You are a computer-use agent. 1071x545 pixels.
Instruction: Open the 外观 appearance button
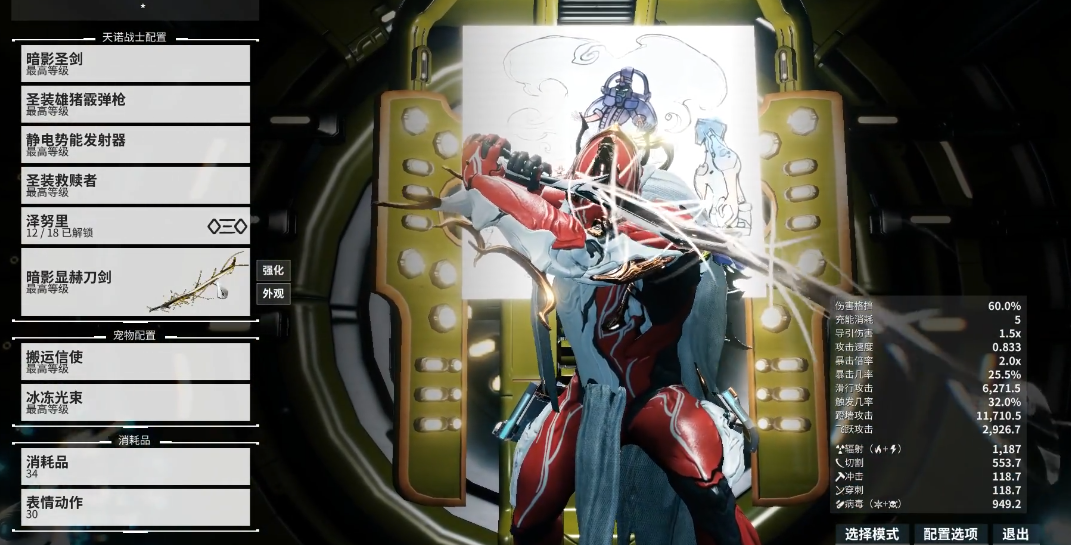point(273,294)
